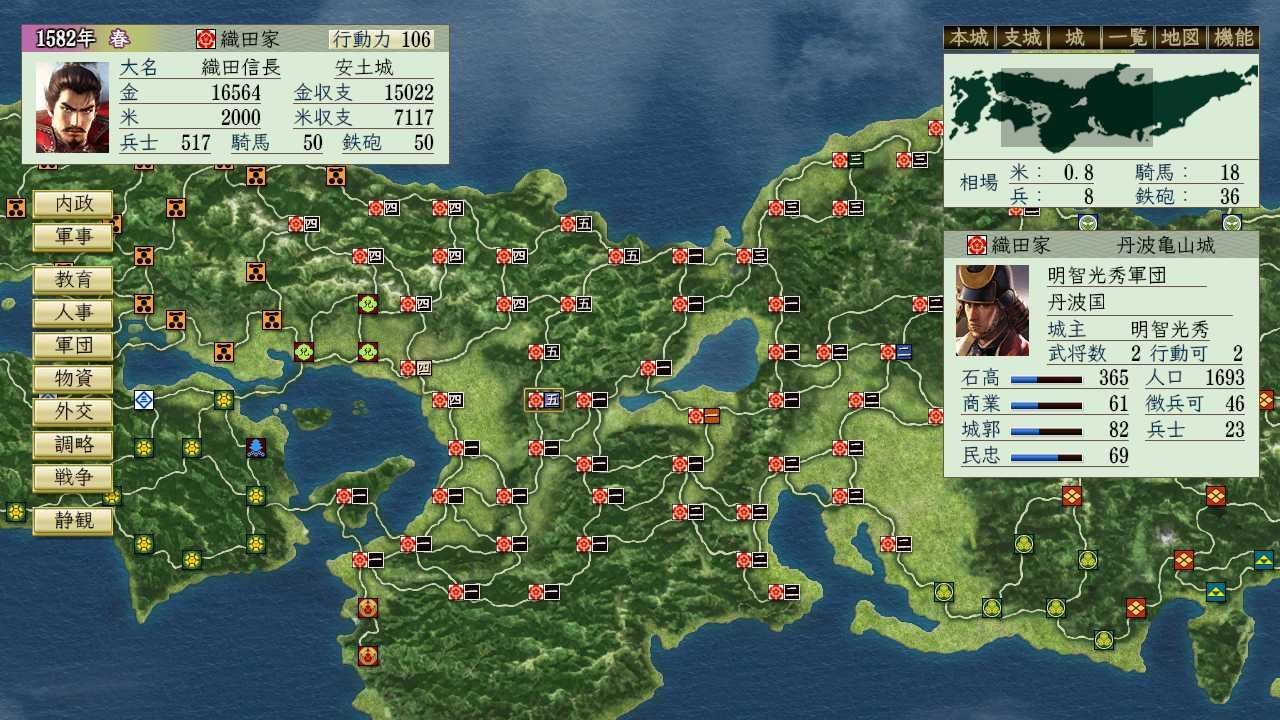Click the small crest icon above the unit panel

pyautogui.click(x=1087, y=224)
